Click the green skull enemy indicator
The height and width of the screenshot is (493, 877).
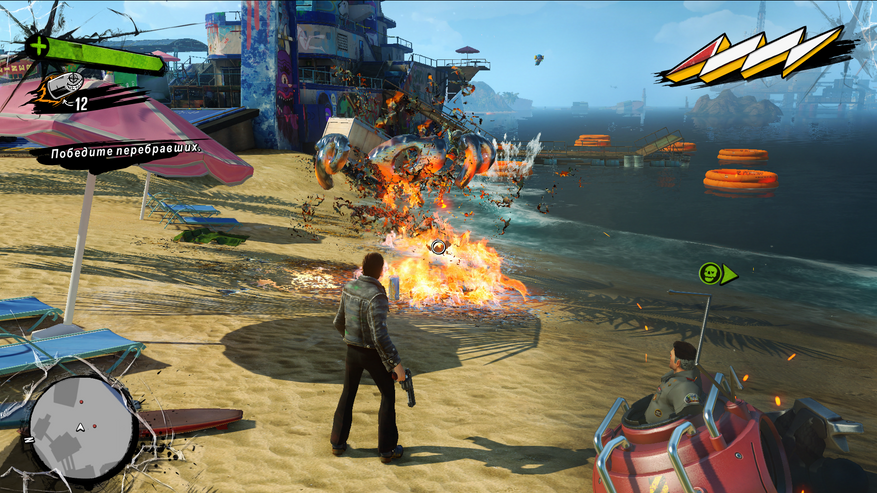(x=712, y=273)
